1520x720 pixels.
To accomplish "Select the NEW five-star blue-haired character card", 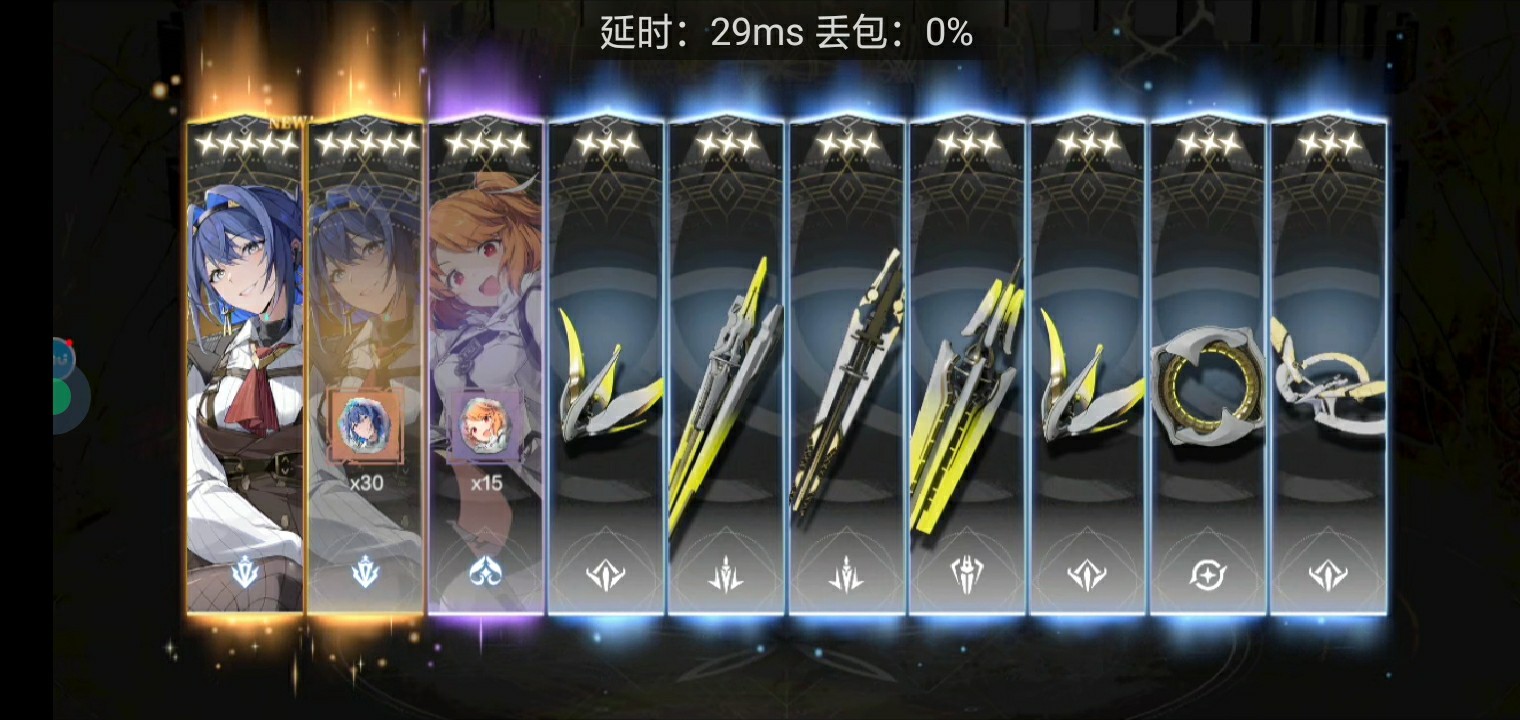I will tap(245, 370).
